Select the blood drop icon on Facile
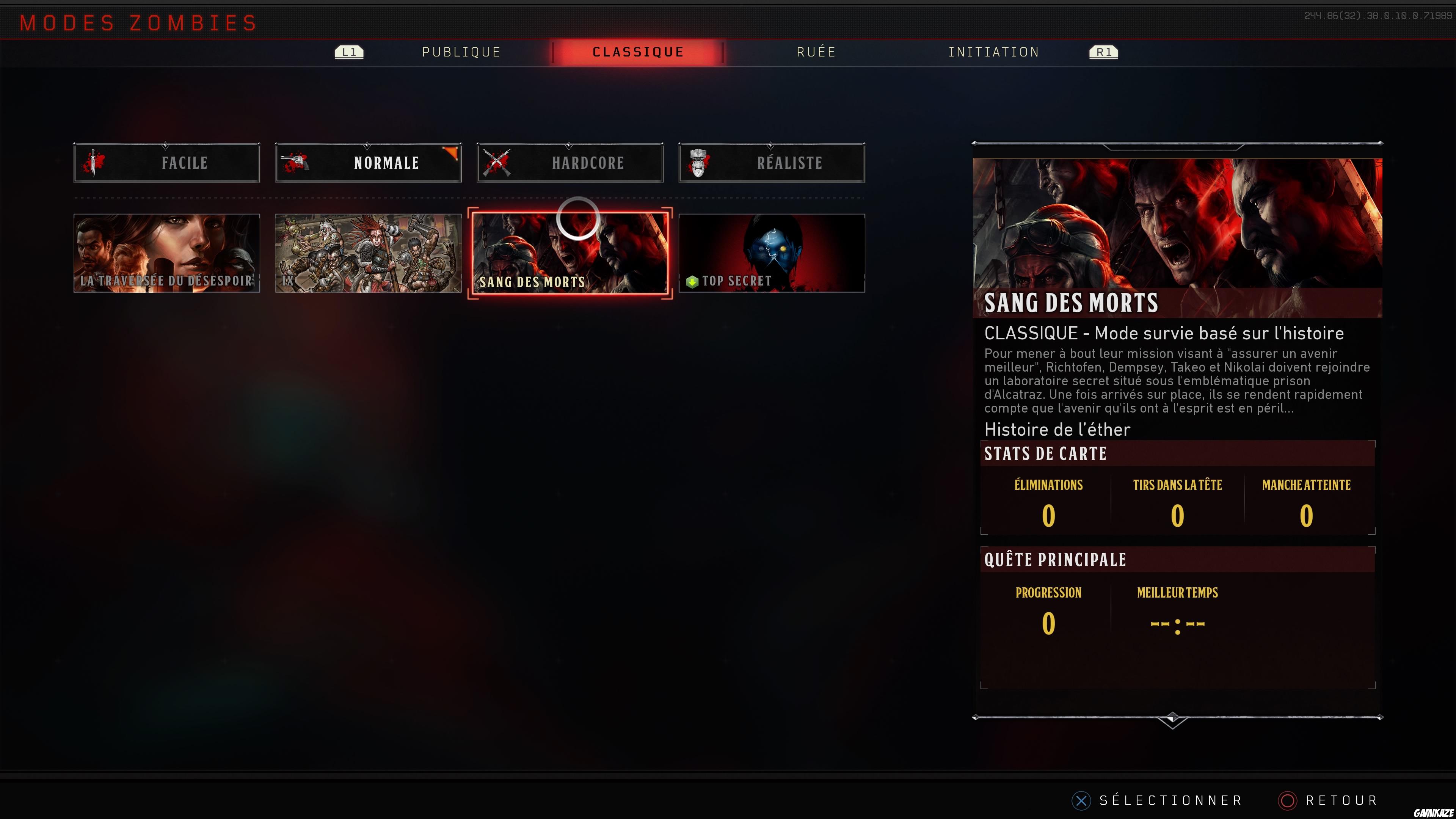The width and height of the screenshot is (1456, 819). [x=93, y=163]
